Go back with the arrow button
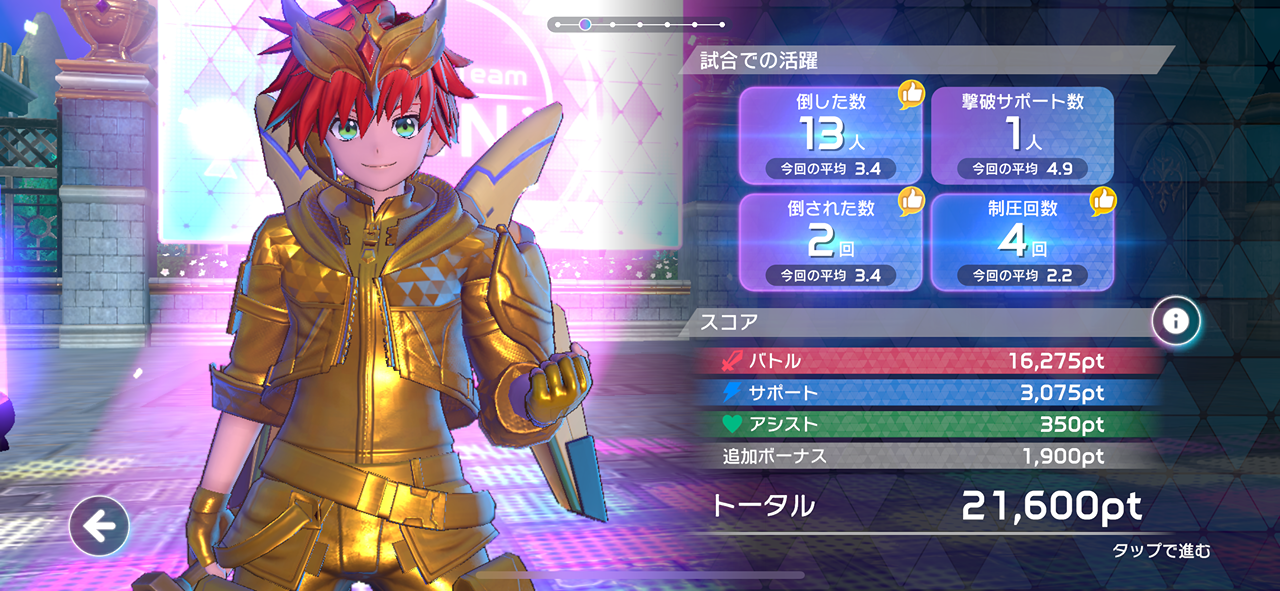 pos(99,525)
